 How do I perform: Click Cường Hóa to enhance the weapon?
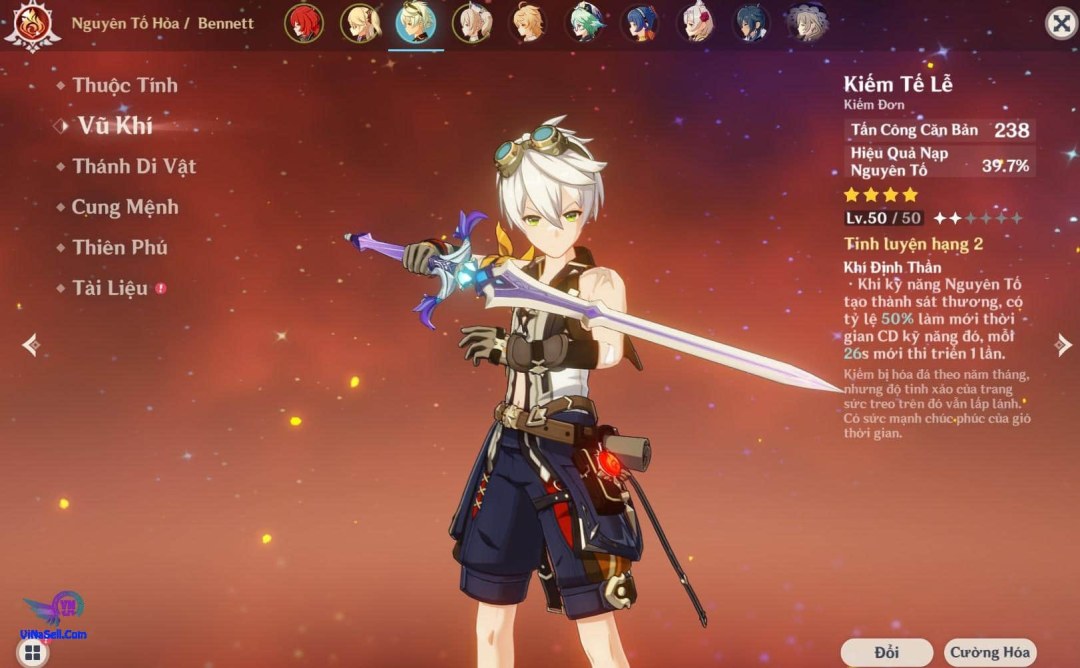click(989, 653)
